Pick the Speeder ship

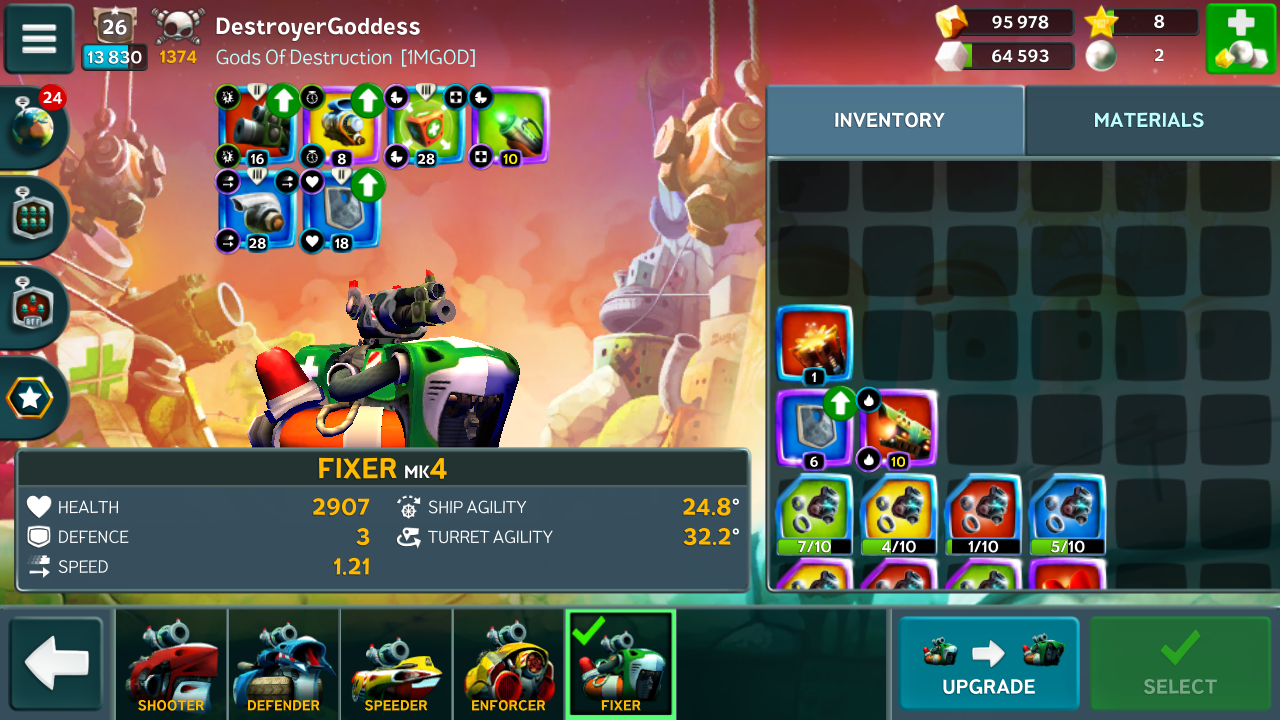[396, 664]
